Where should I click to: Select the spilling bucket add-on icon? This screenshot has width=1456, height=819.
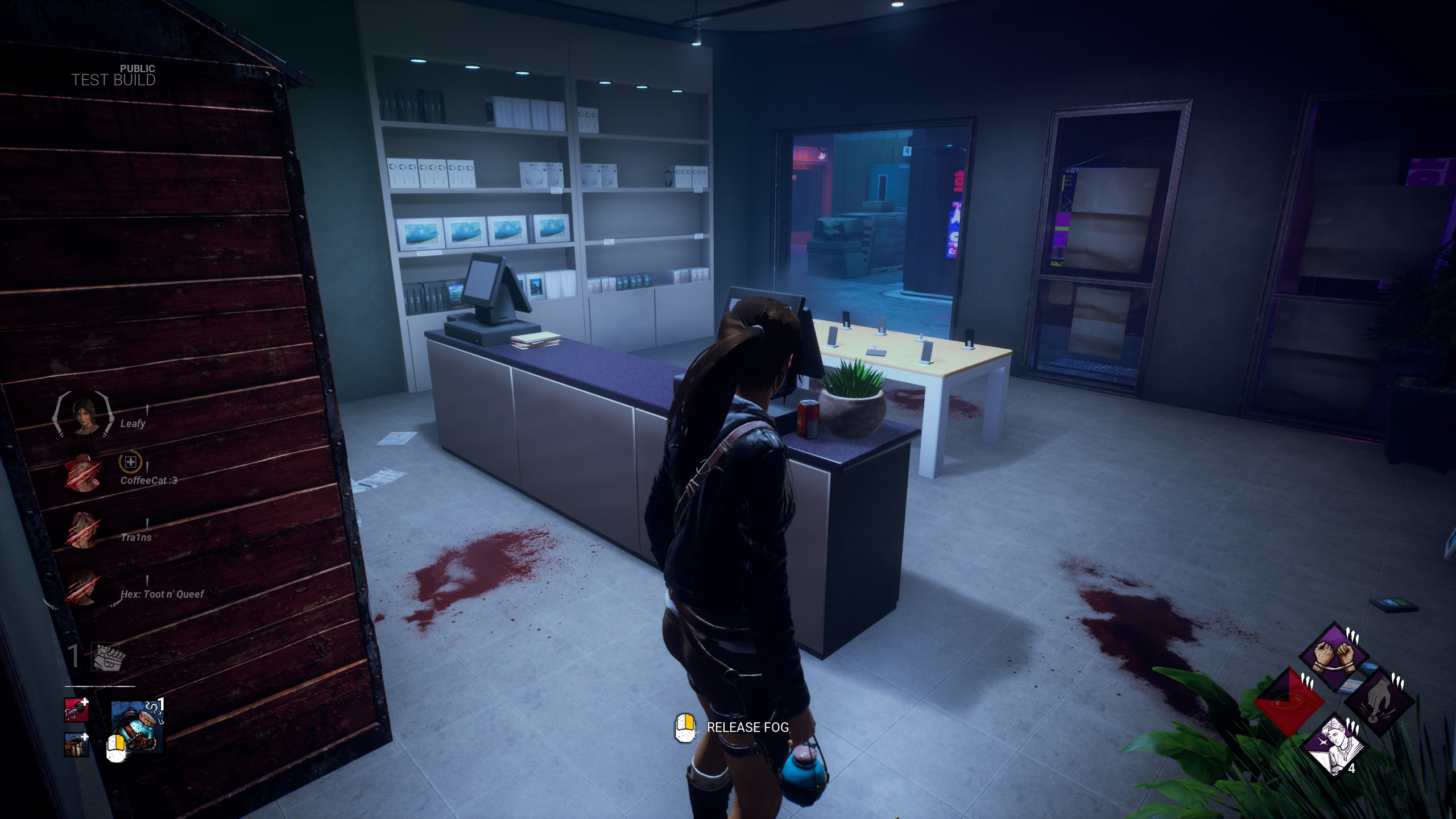[76, 744]
